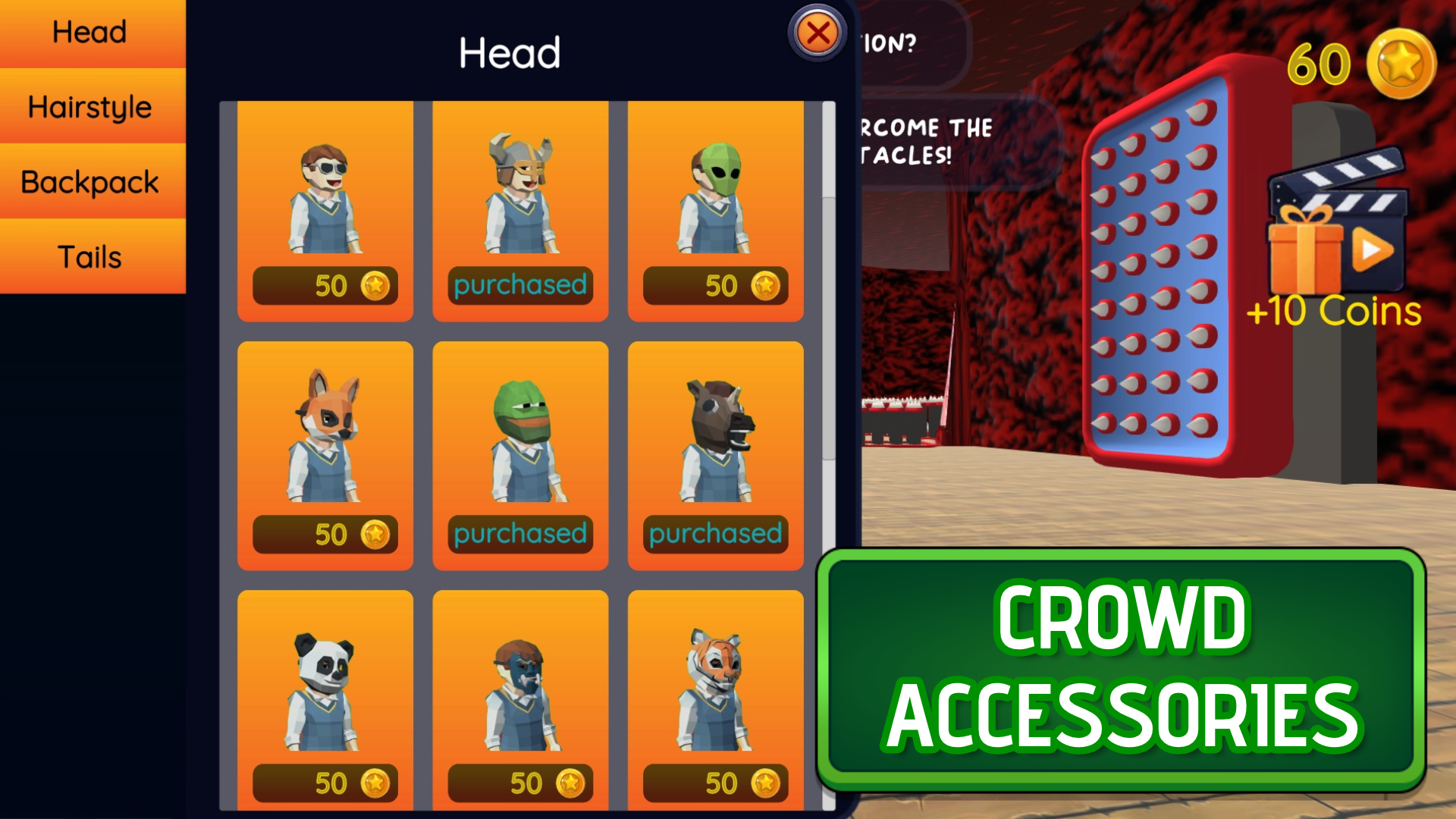The image size is (1456, 819).
Task: Equip the purchased horse mask
Action: coord(716,533)
